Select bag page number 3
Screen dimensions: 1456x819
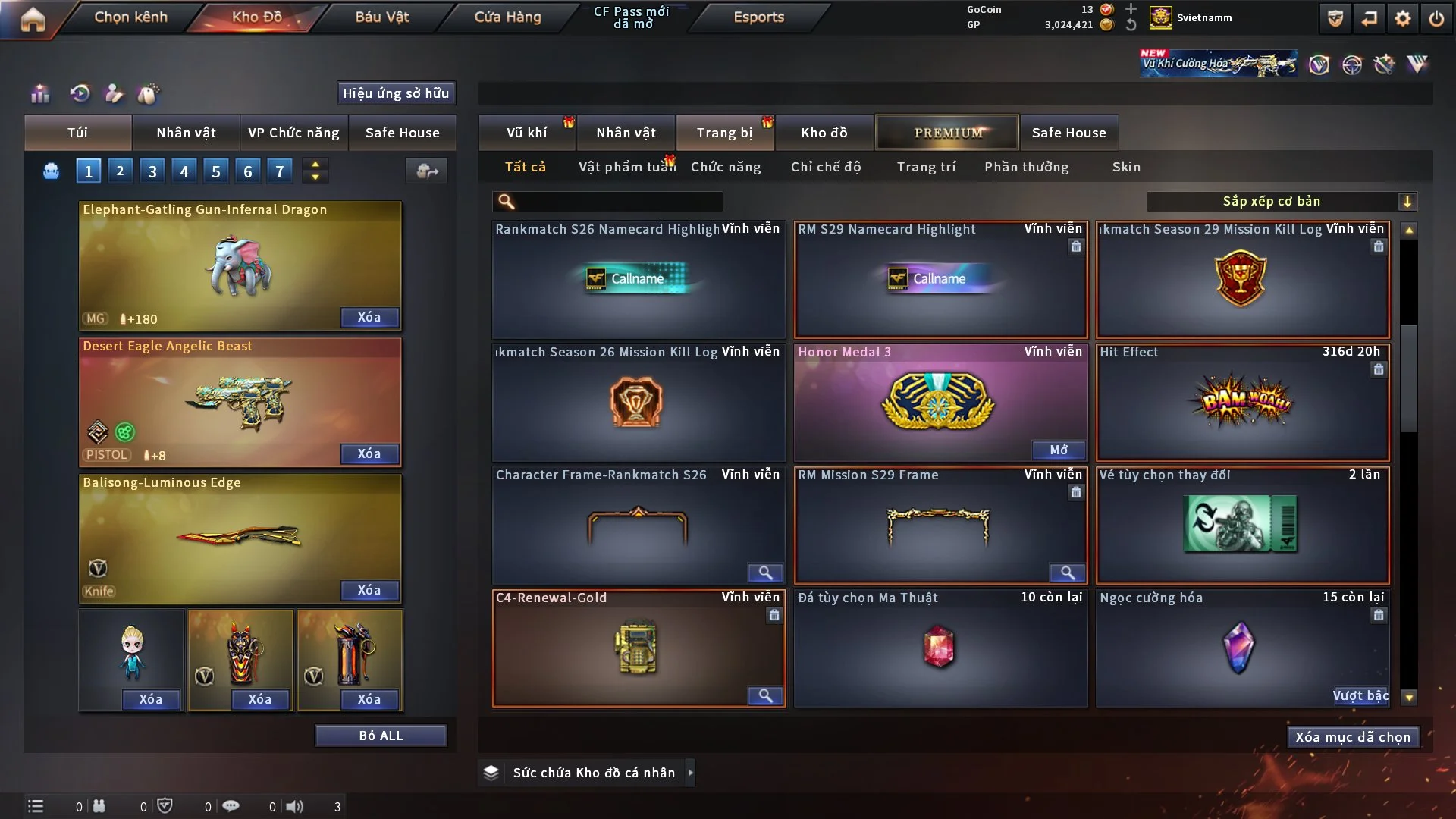click(152, 171)
